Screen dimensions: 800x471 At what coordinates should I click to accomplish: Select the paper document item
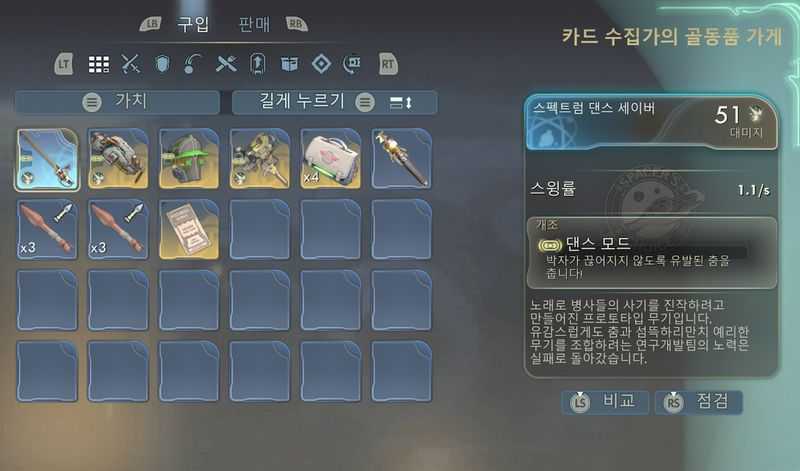pyautogui.click(x=189, y=229)
